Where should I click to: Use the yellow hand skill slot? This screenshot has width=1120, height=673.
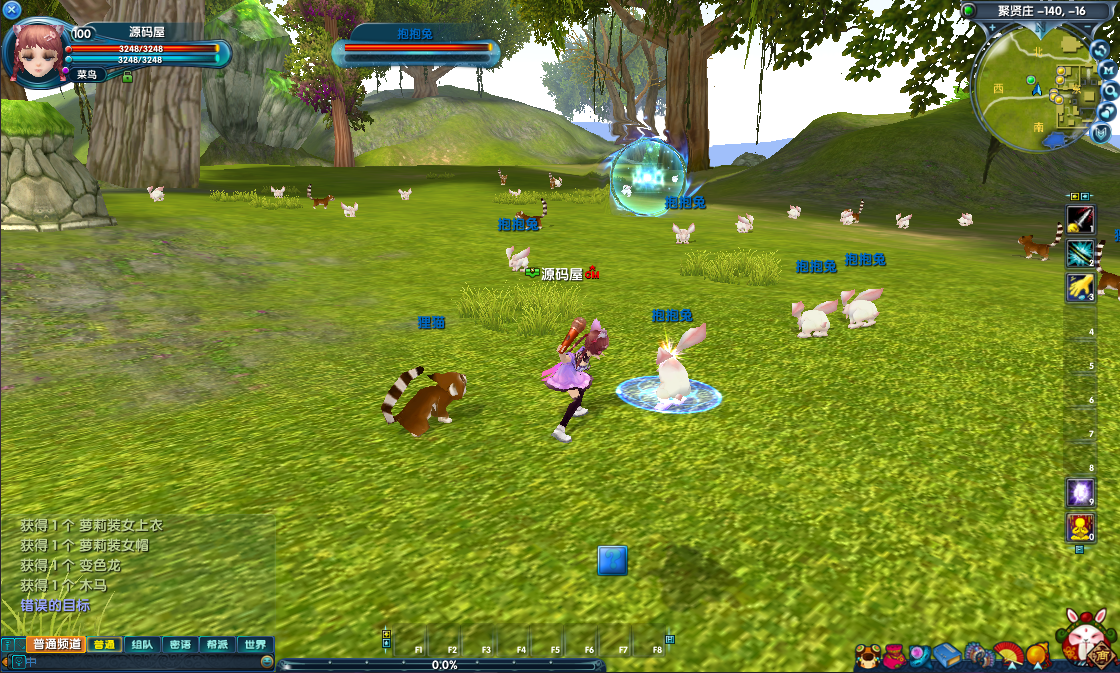pos(1080,287)
